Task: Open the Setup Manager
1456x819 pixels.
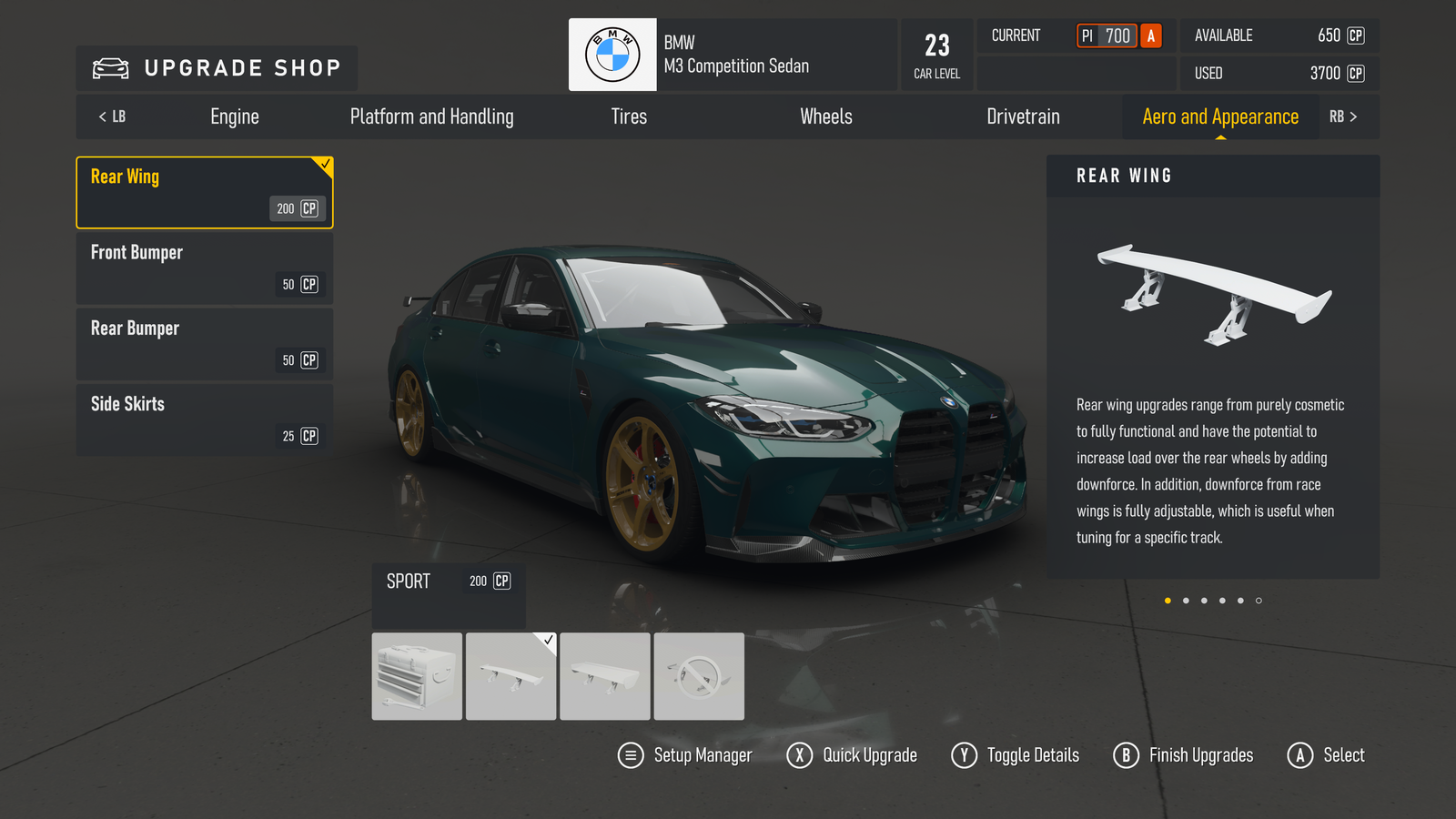Action: pyautogui.click(x=685, y=755)
